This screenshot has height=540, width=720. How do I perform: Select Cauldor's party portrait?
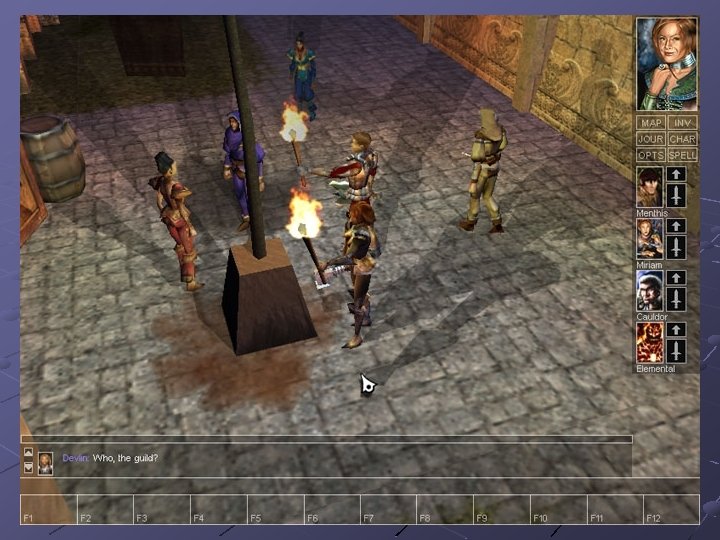click(x=650, y=291)
